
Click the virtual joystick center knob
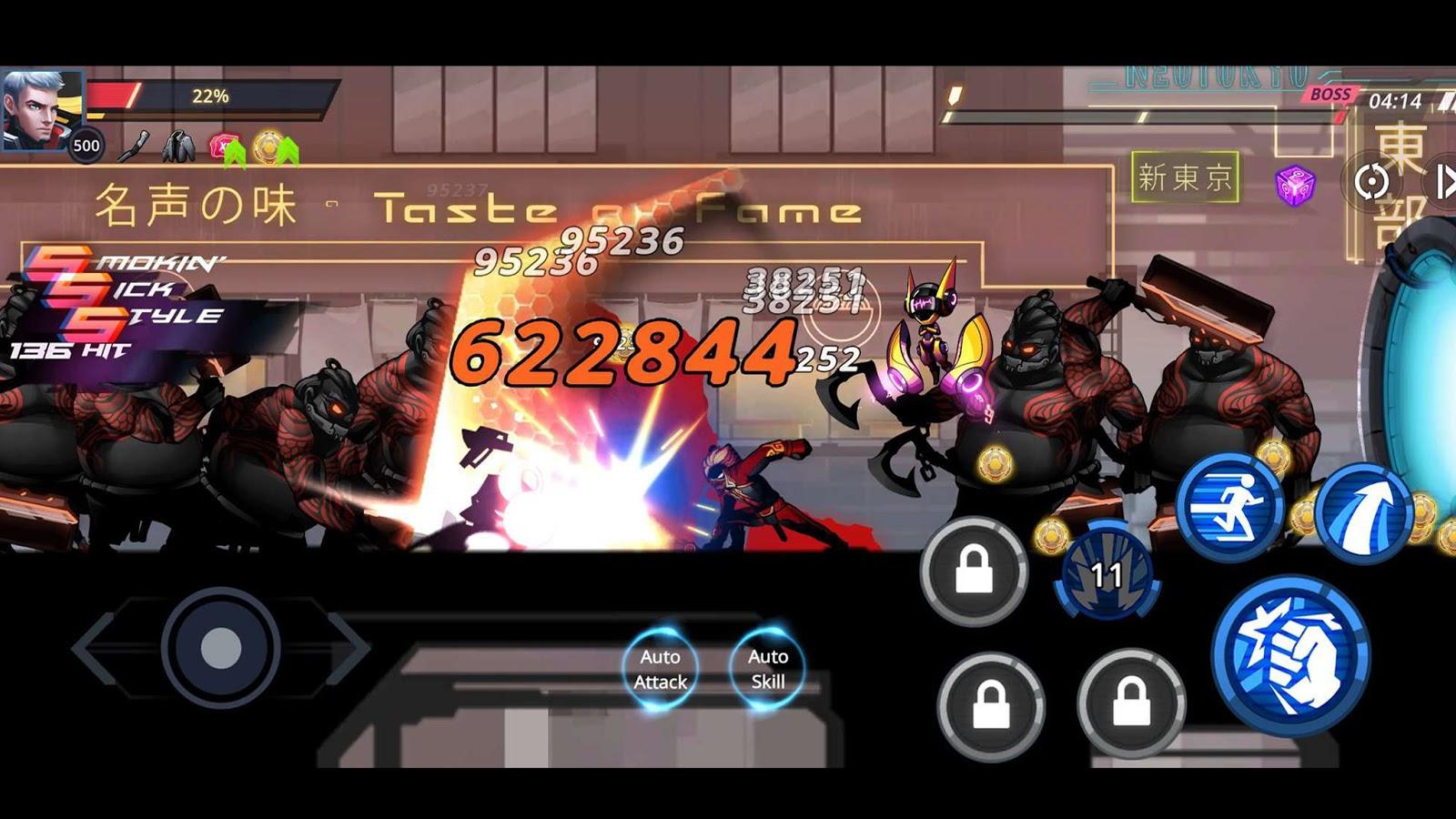(x=220, y=648)
